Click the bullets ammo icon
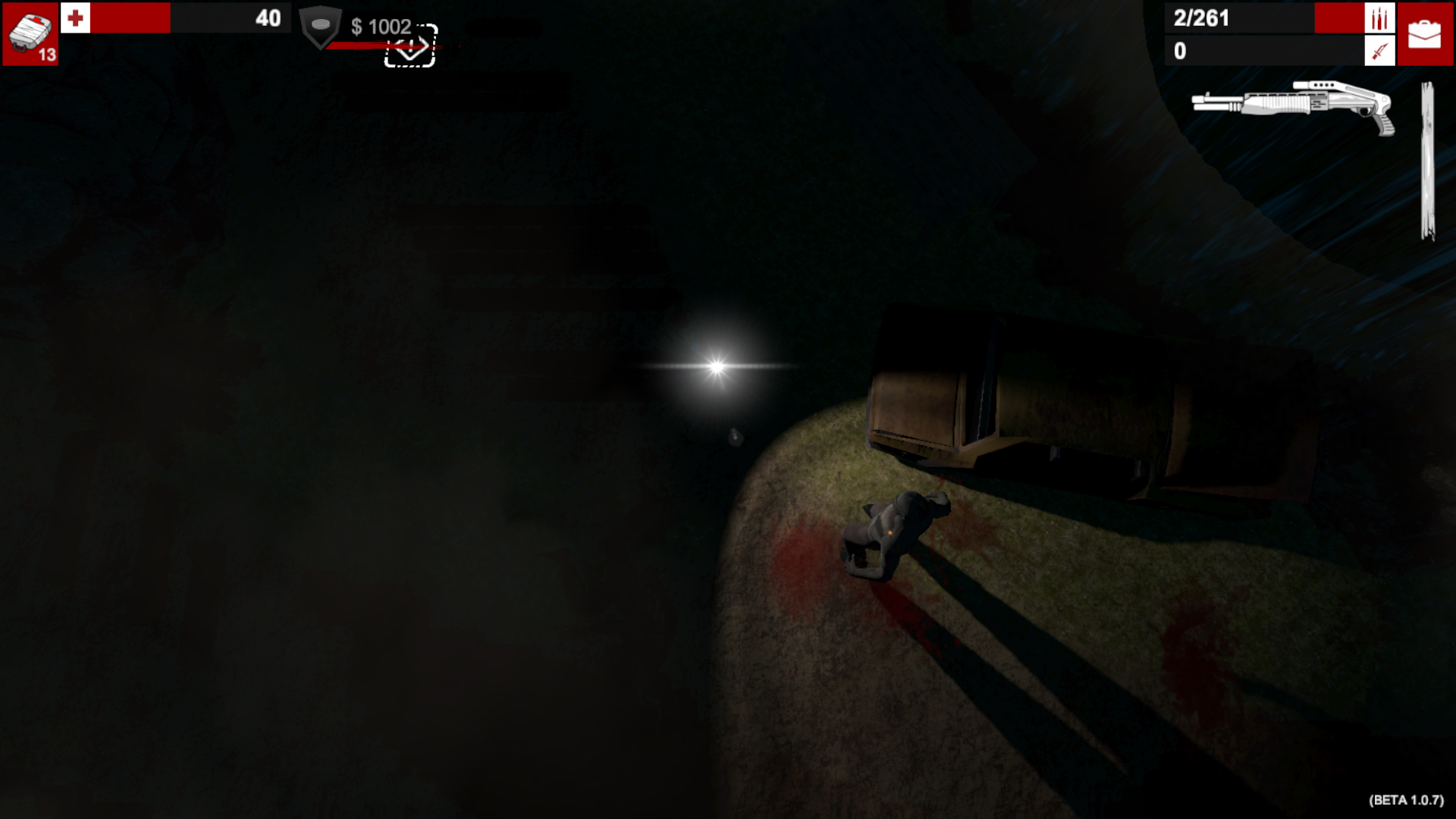The height and width of the screenshot is (819, 1456). tap(1379, 18)
